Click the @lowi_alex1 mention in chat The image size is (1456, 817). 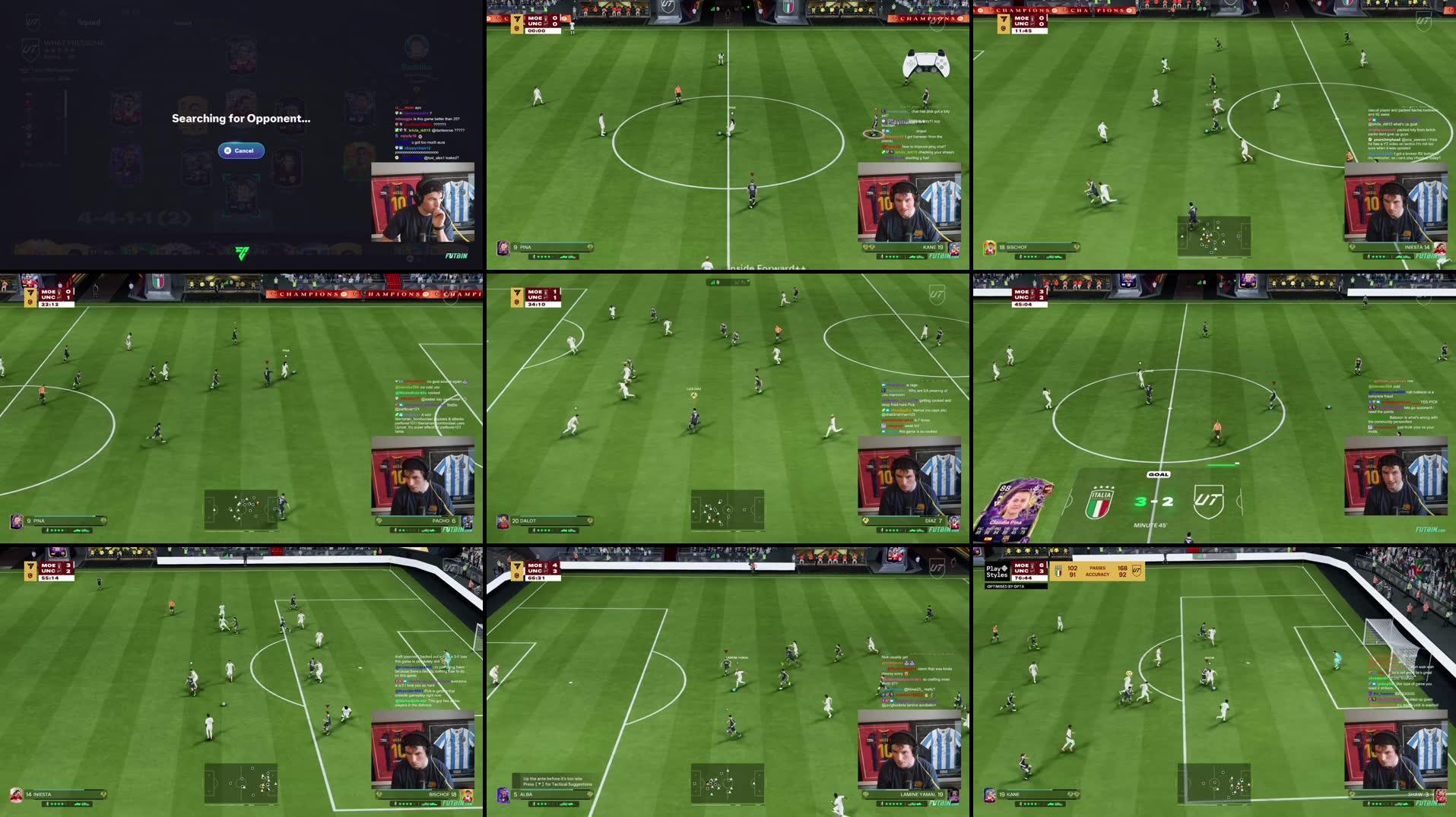pos(432,157)
